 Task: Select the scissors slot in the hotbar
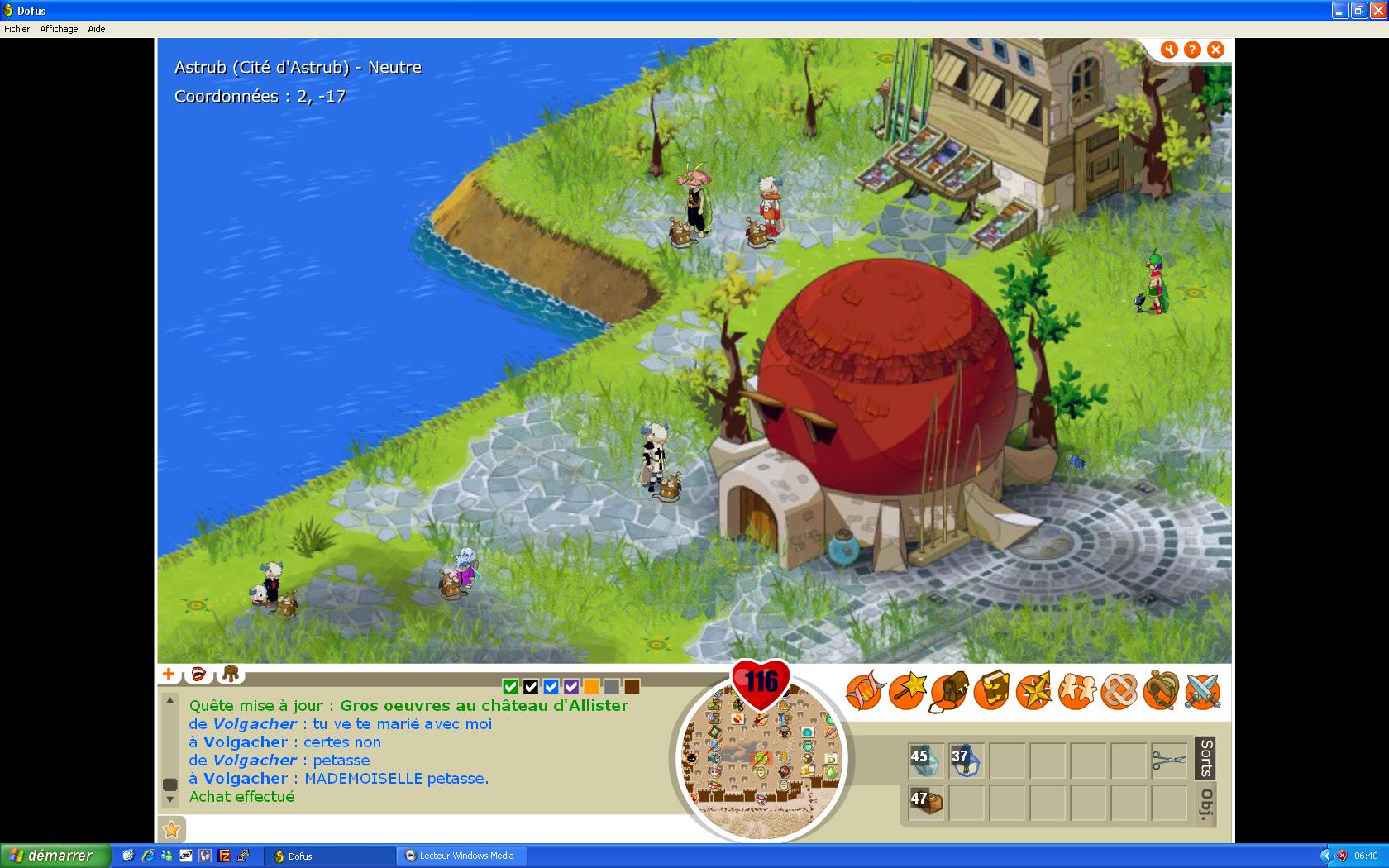point(1168,761)
